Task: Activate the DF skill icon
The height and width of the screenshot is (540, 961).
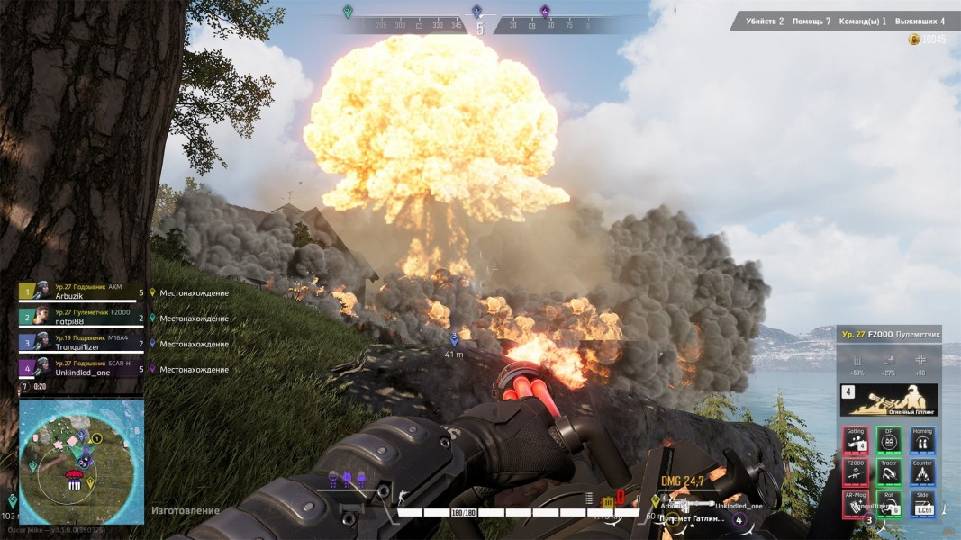Action: pos(889,441)
